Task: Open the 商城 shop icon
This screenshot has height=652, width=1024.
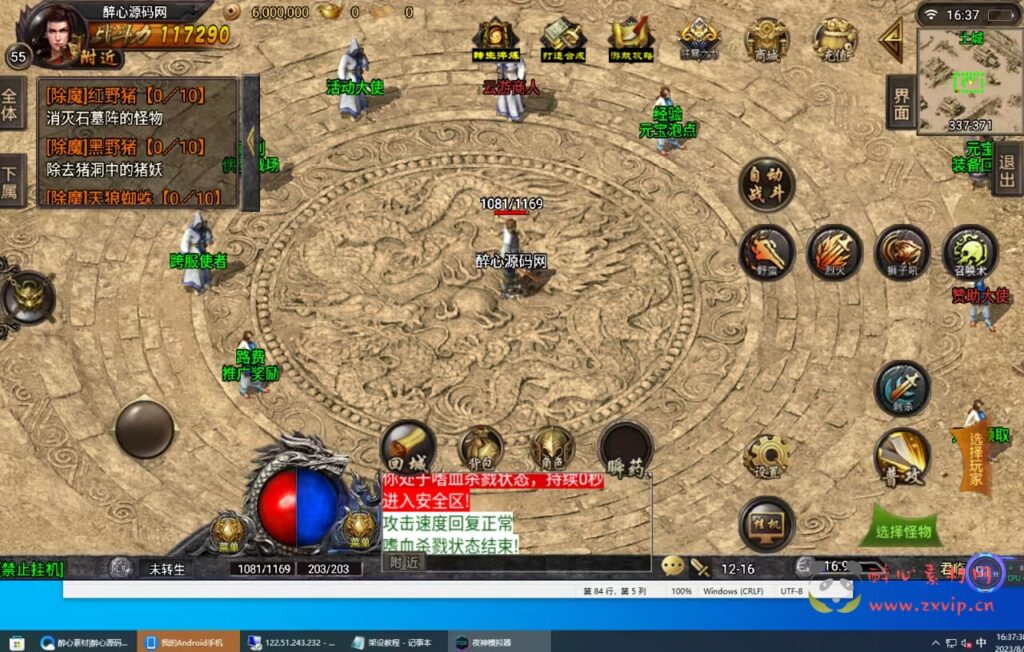Action: pos(767,40)
